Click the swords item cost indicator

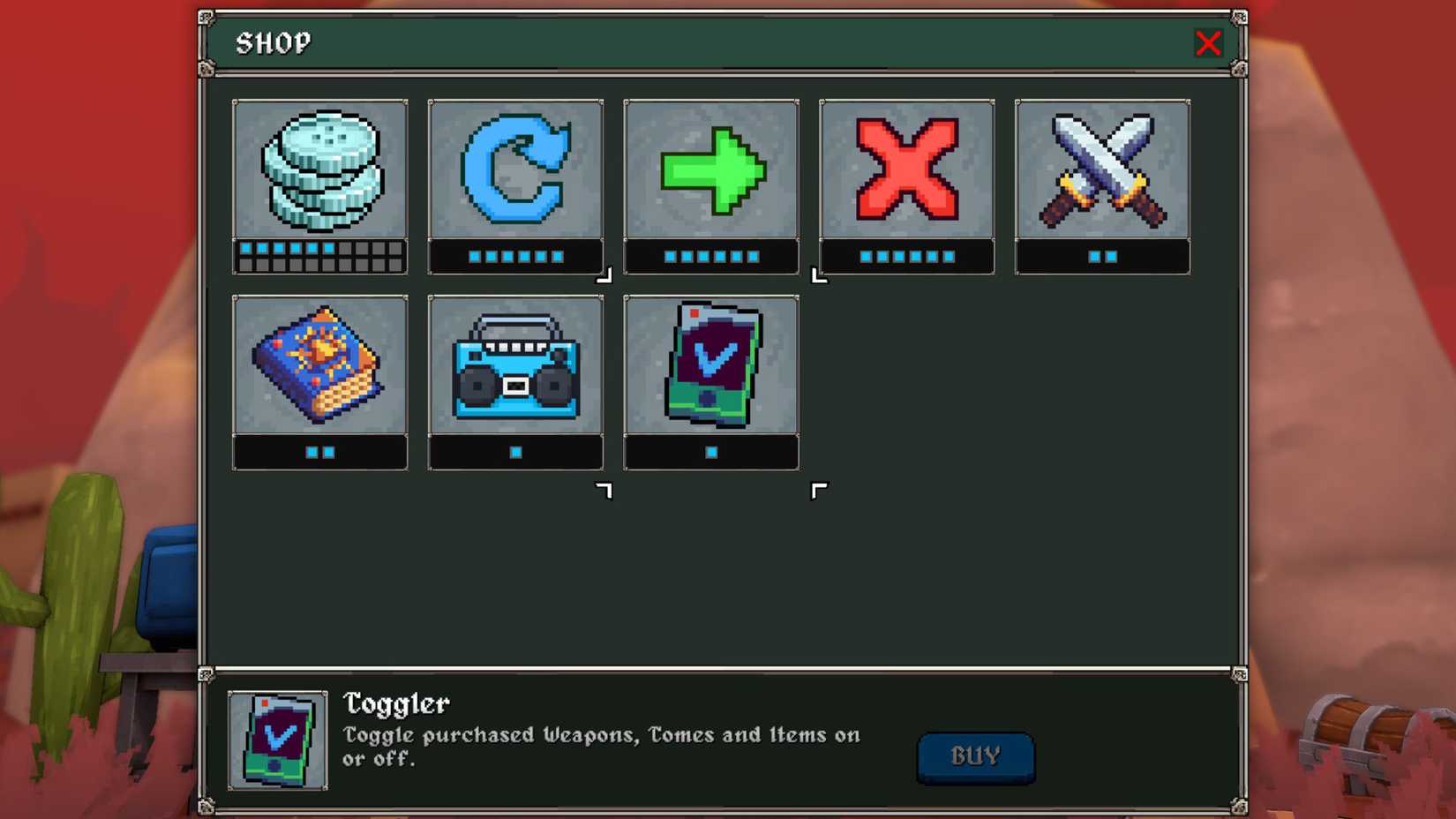coord(1102,257)
